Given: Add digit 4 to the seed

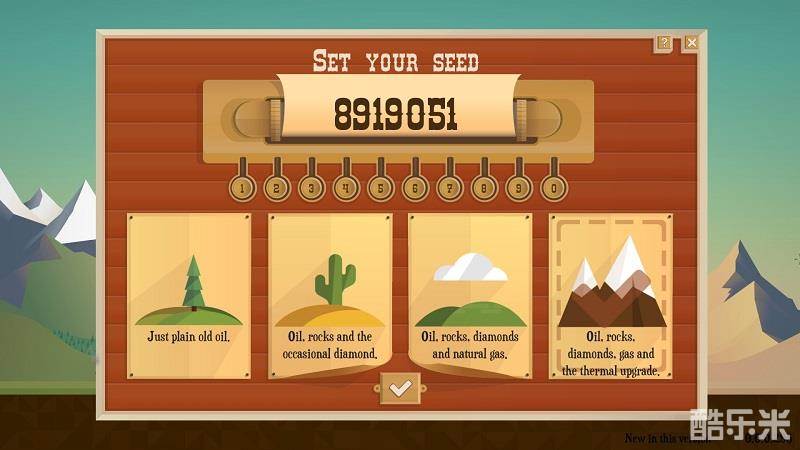Looking at the screenshot, I should 346,186.
